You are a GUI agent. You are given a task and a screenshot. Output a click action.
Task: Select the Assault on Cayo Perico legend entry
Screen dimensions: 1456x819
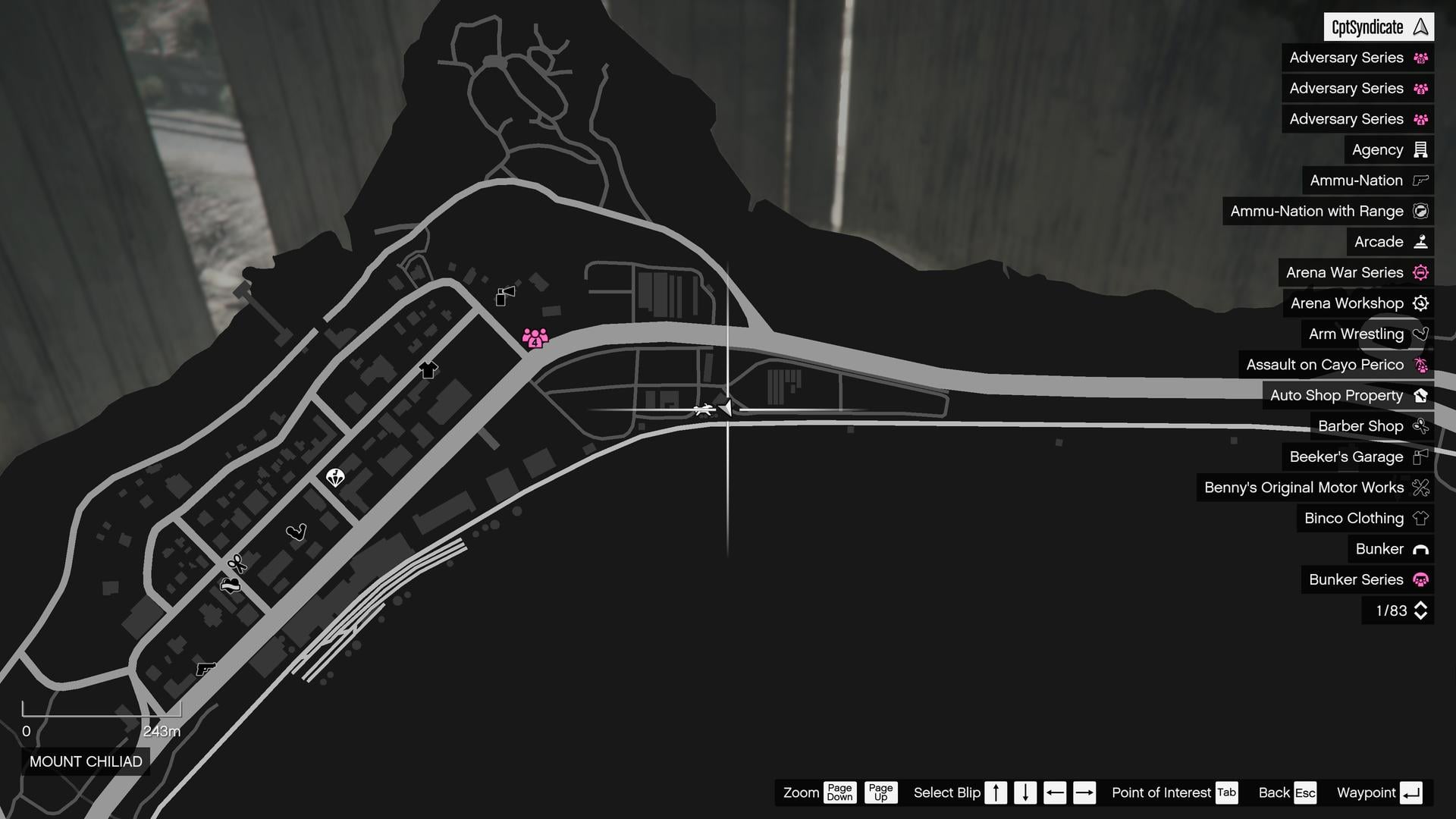pos(1327,365)
